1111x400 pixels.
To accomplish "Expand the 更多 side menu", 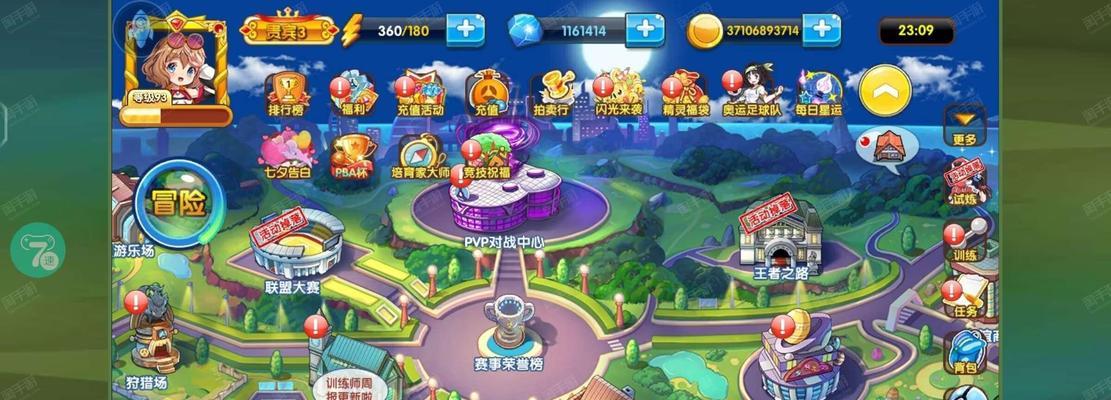I will point(964,125).
